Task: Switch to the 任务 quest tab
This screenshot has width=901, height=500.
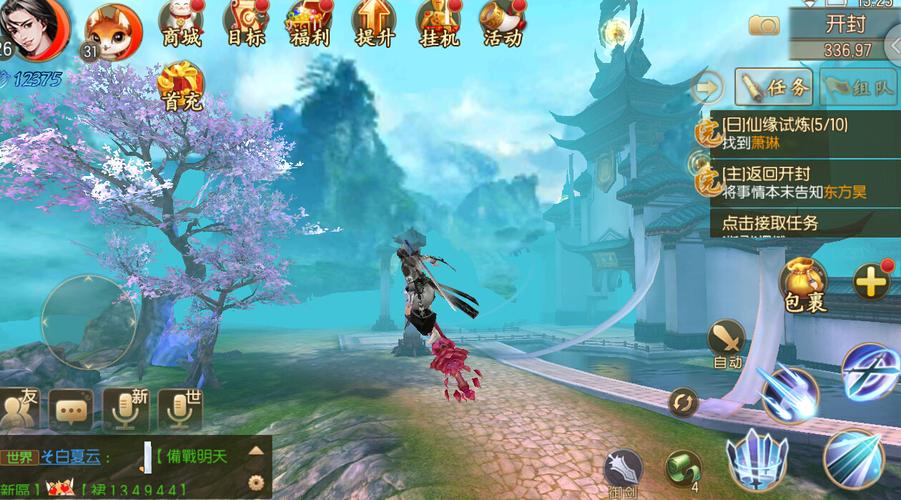Action: [776, 88]
